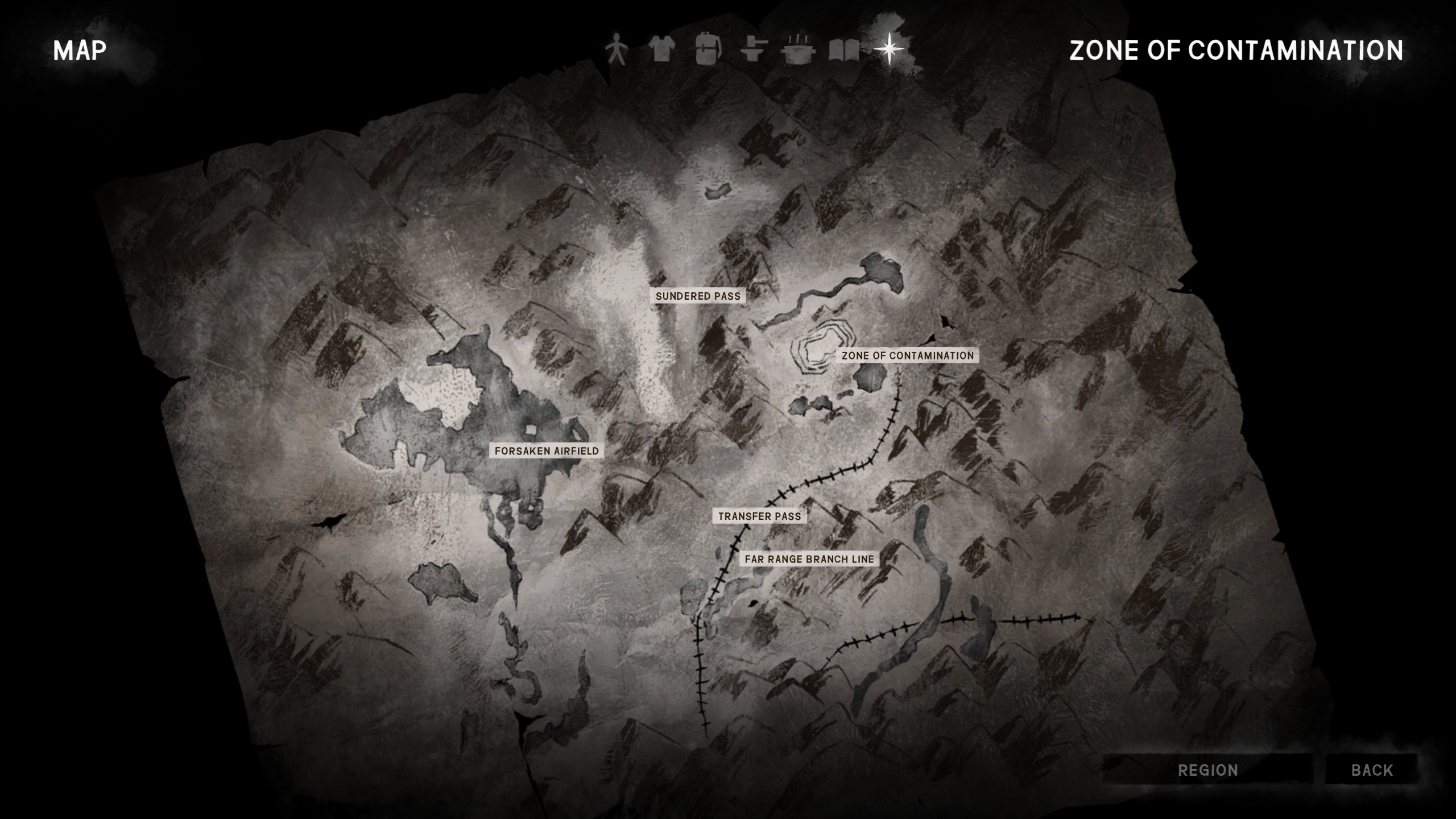Click the Zone of Contamination map label
1456x819 pixels.
[x=908, y=355]
